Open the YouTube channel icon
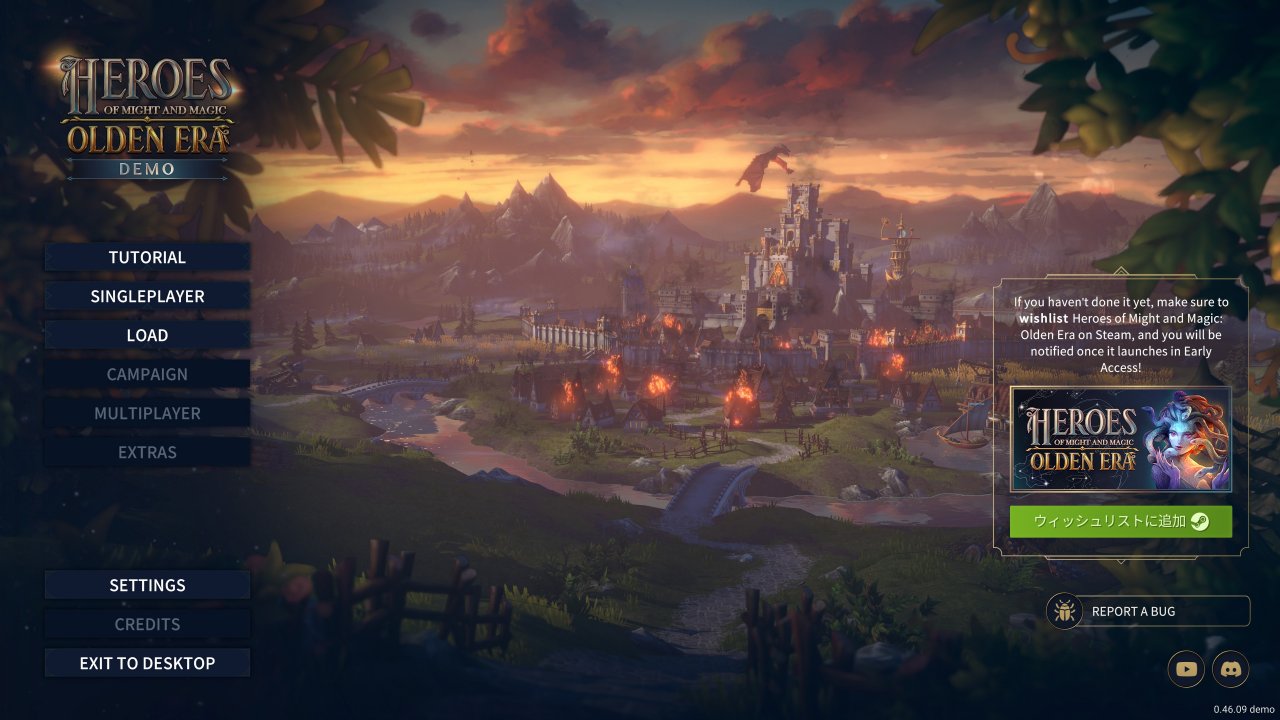Screen dimensions: 1280x720 click(1188, 669)
